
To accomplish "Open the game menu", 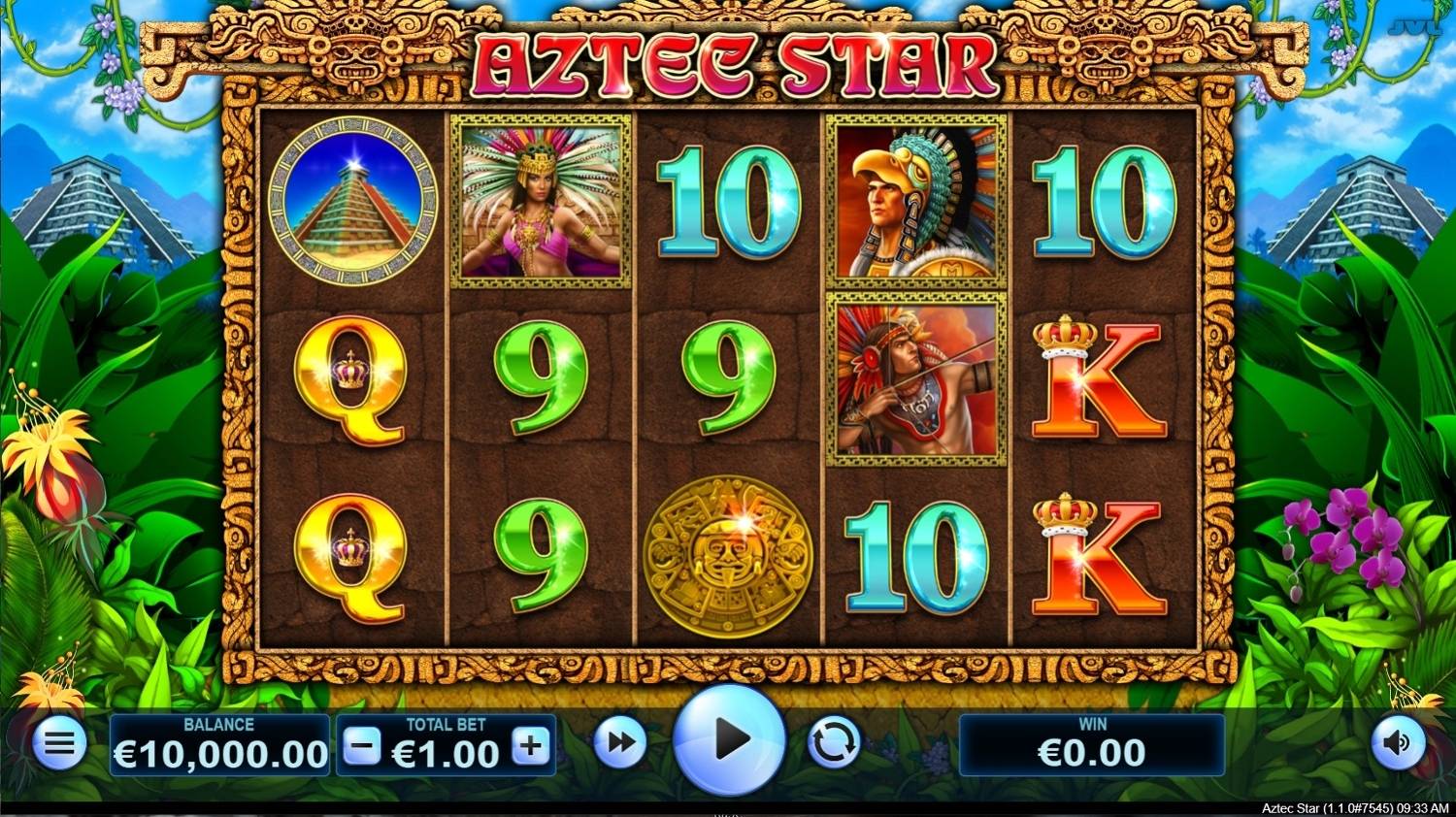I will click(x=58, y=742).
